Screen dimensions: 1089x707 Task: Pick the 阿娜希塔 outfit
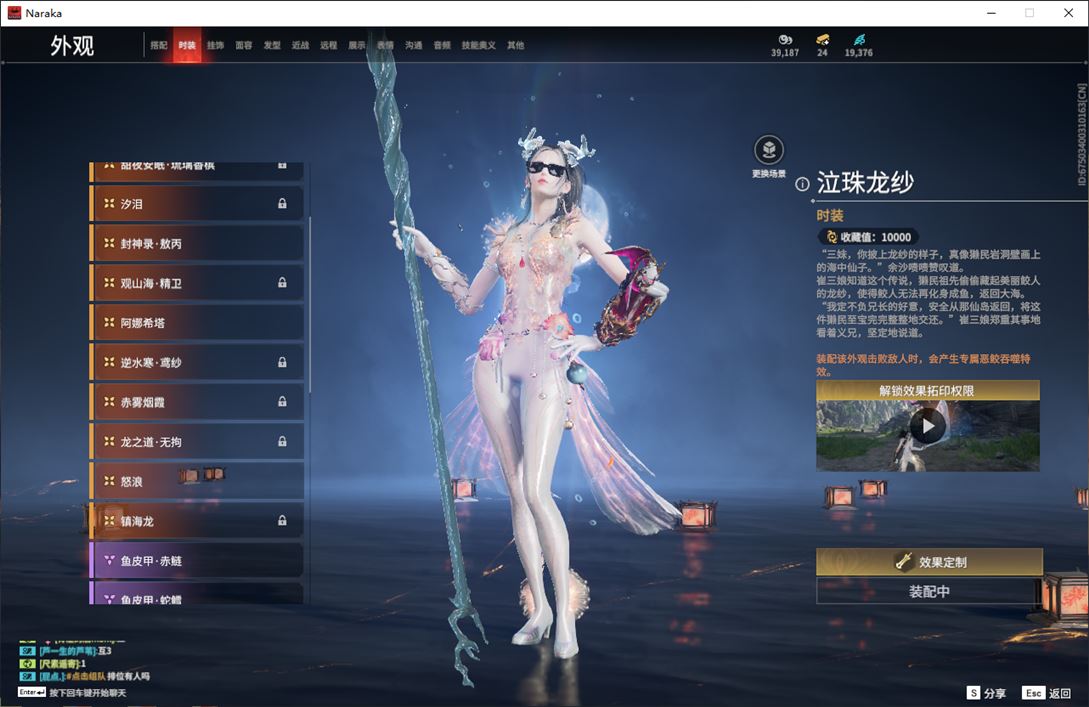197,323
